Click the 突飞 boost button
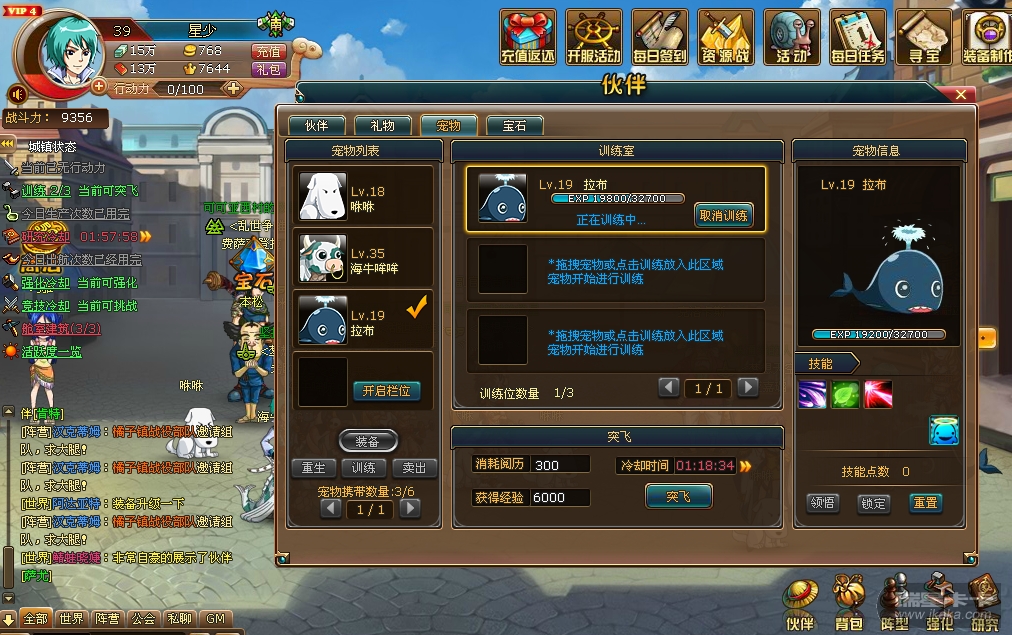Image resolution: width=1012 pixels, height=635 pixels. click(x=678, y=496)
